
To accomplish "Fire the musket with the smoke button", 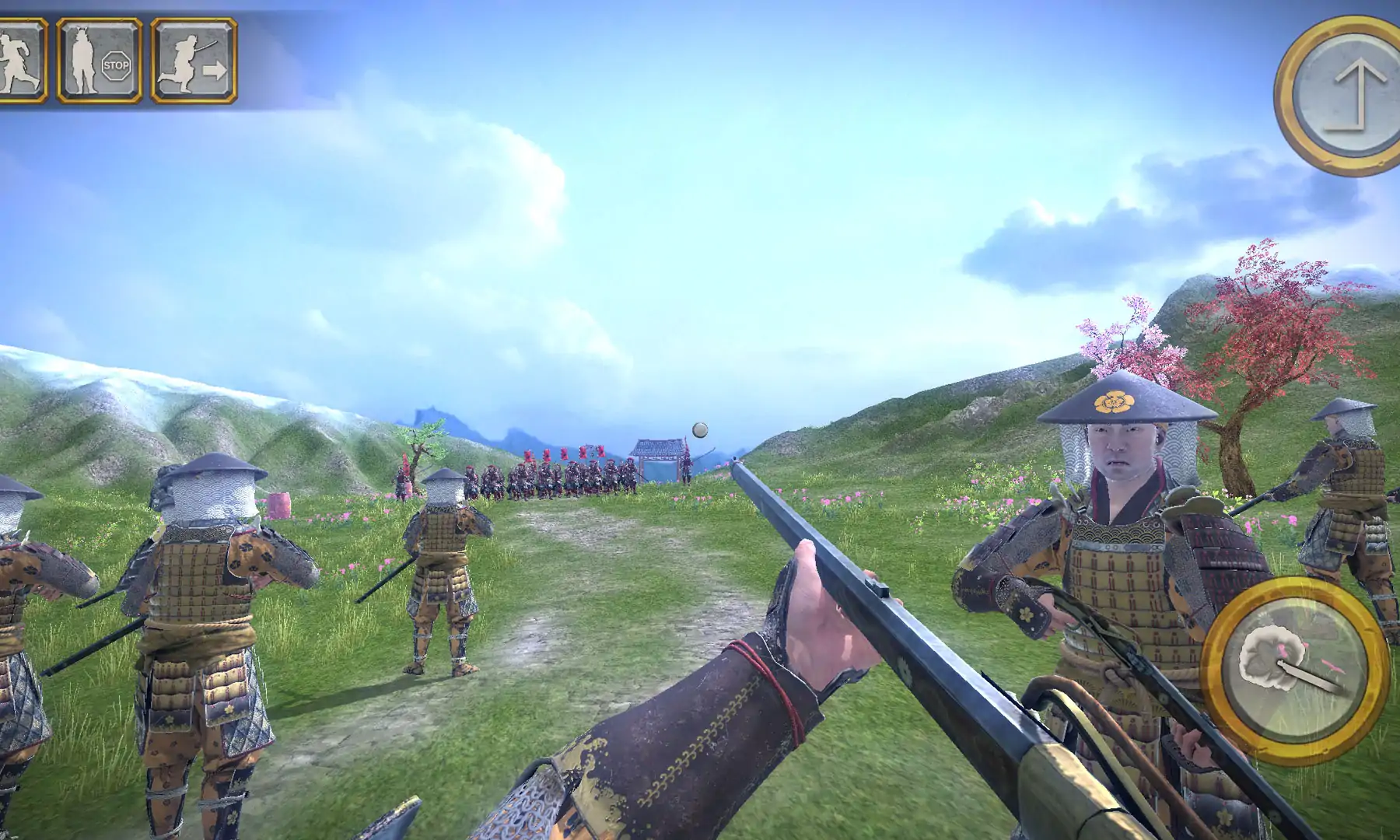I will (x=1294, y=670).
